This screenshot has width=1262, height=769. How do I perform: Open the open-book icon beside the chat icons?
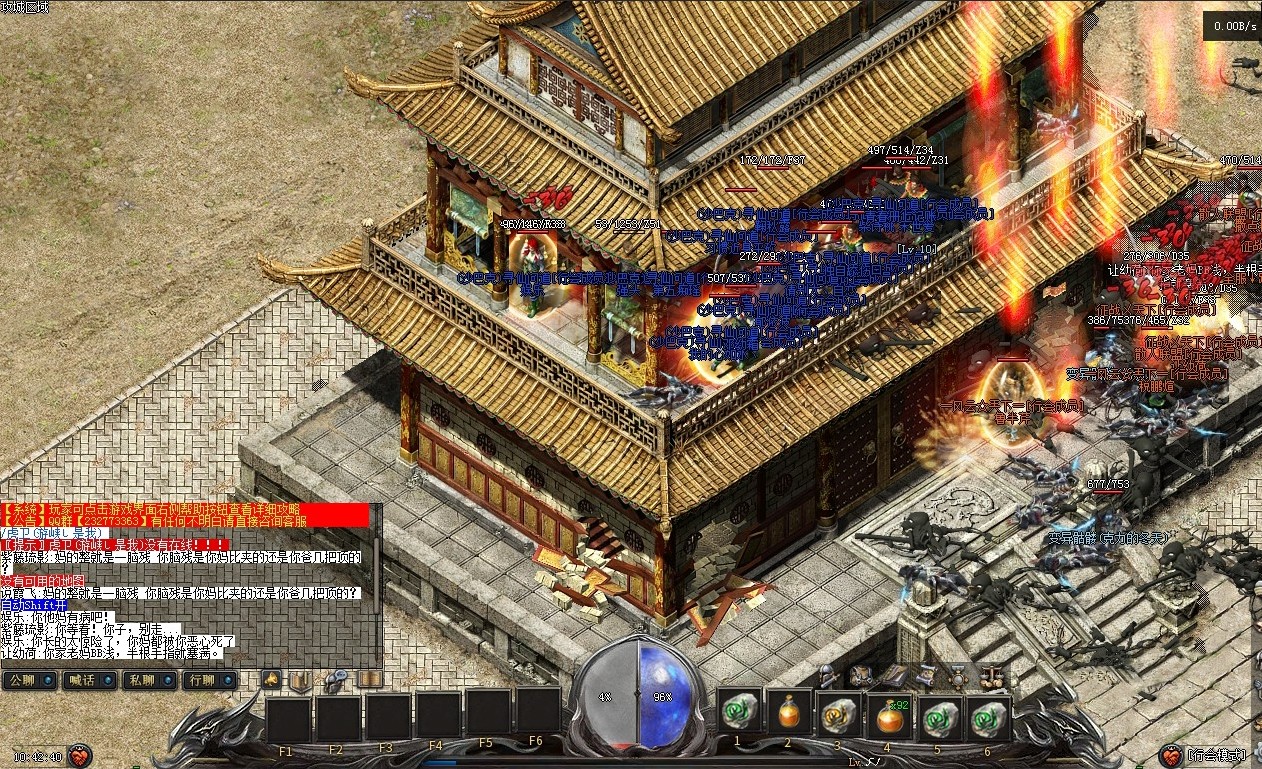tap(370, 680)
